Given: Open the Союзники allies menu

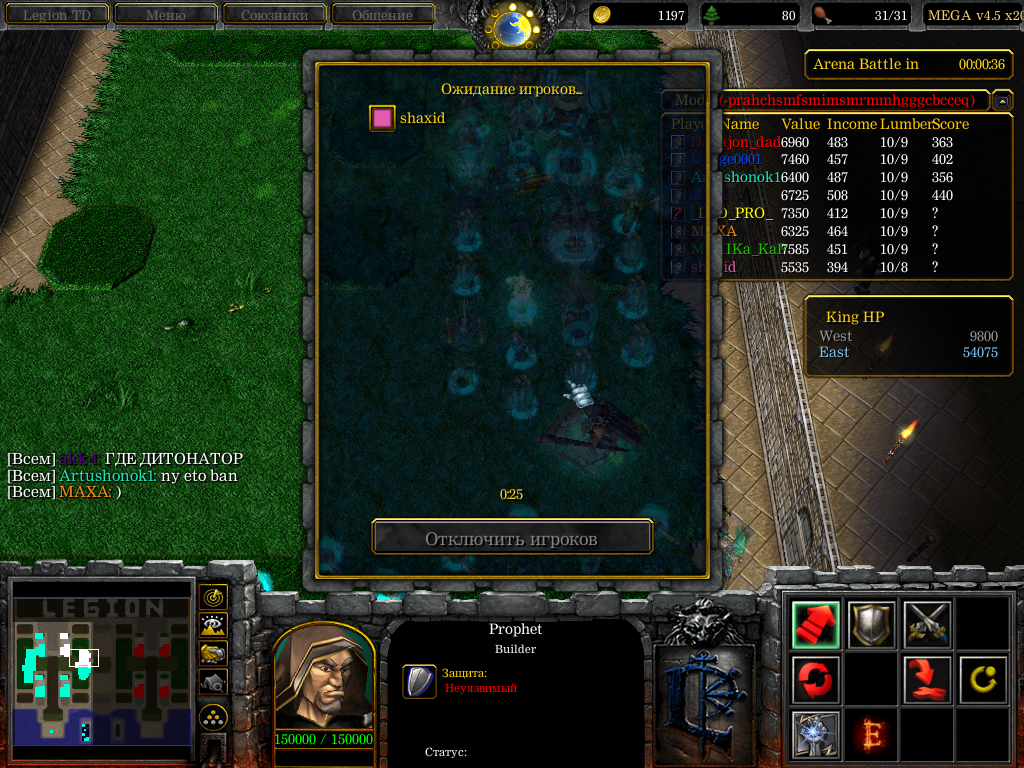Looking at the screenshot, I should (274, 15).
